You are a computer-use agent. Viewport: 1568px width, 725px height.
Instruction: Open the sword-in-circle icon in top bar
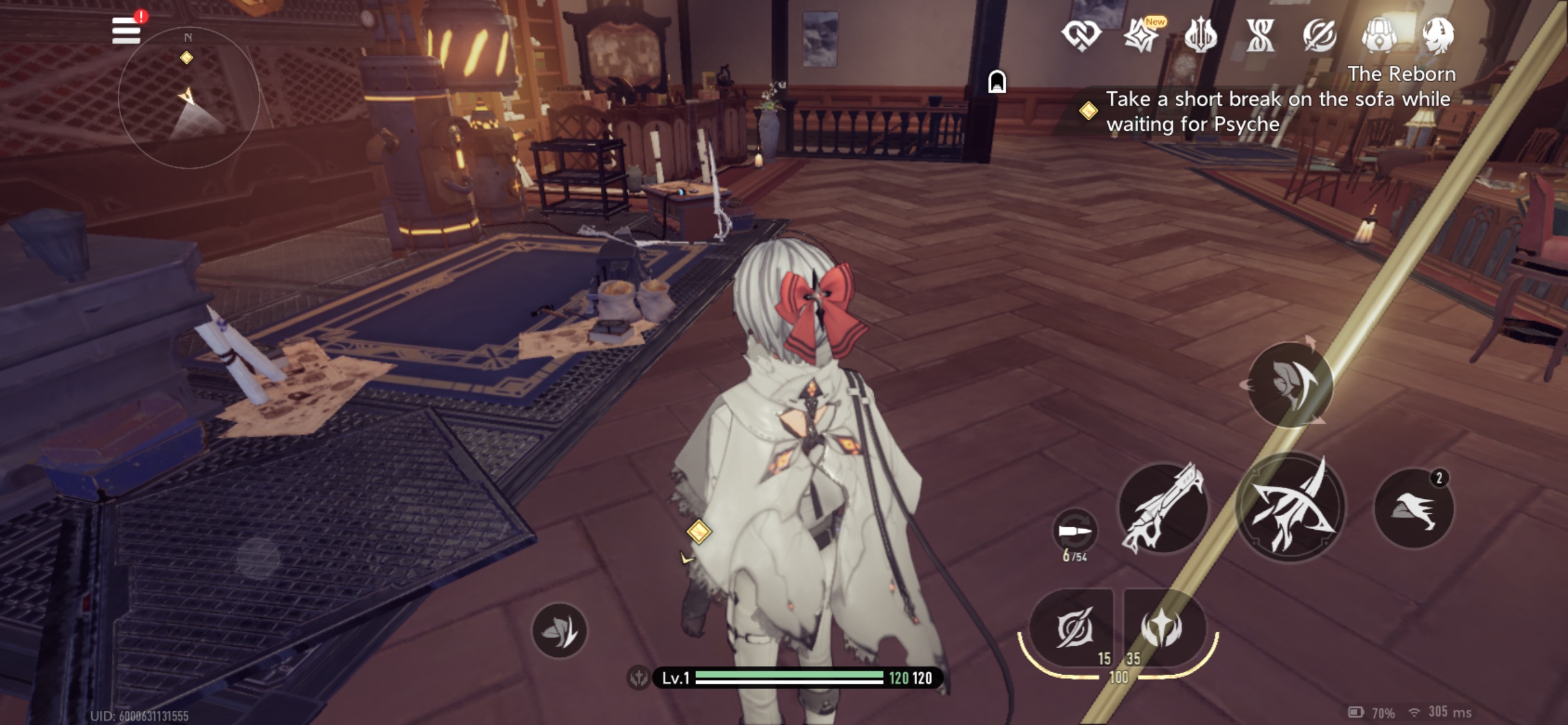[1319, 35]
